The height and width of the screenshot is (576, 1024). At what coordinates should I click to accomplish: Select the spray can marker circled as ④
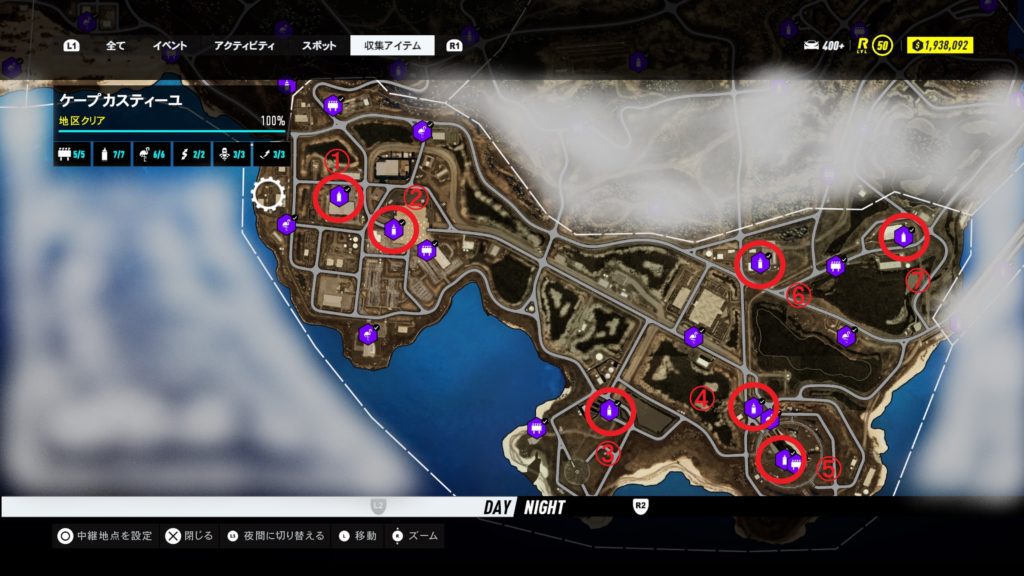coord(753,408)
